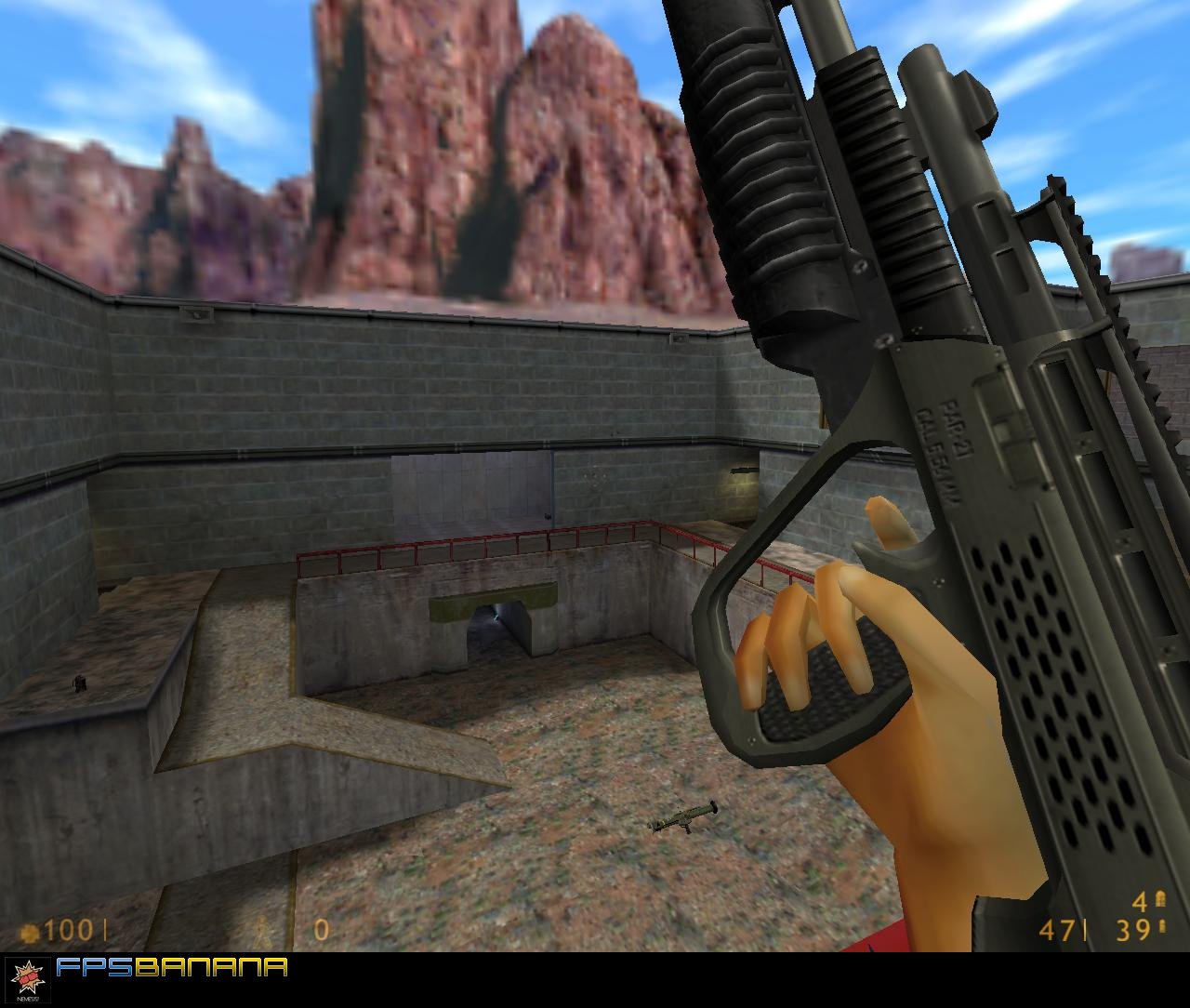
Task: Select the 39 reserve ammo counter
Action: point(1132,930)
